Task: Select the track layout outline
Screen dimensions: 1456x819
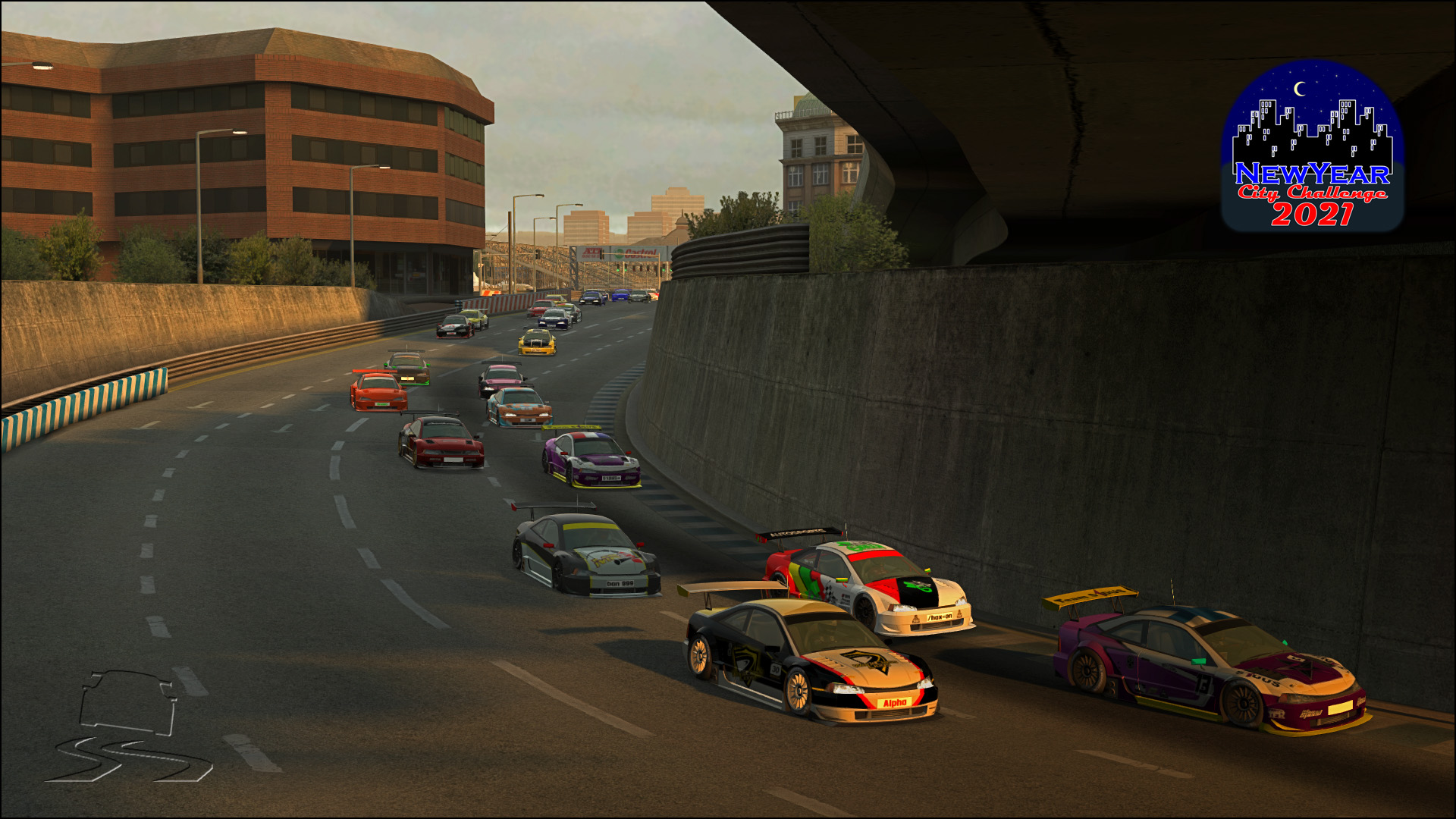Action: [127, 726]
